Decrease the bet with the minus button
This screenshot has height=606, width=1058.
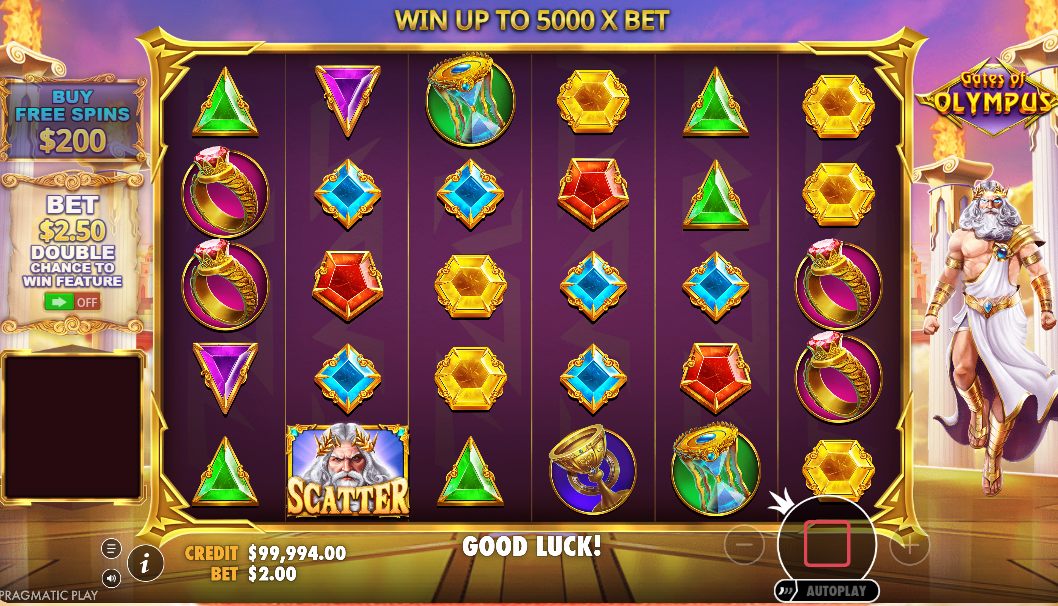pyautogui.click(x=744, y=545)
